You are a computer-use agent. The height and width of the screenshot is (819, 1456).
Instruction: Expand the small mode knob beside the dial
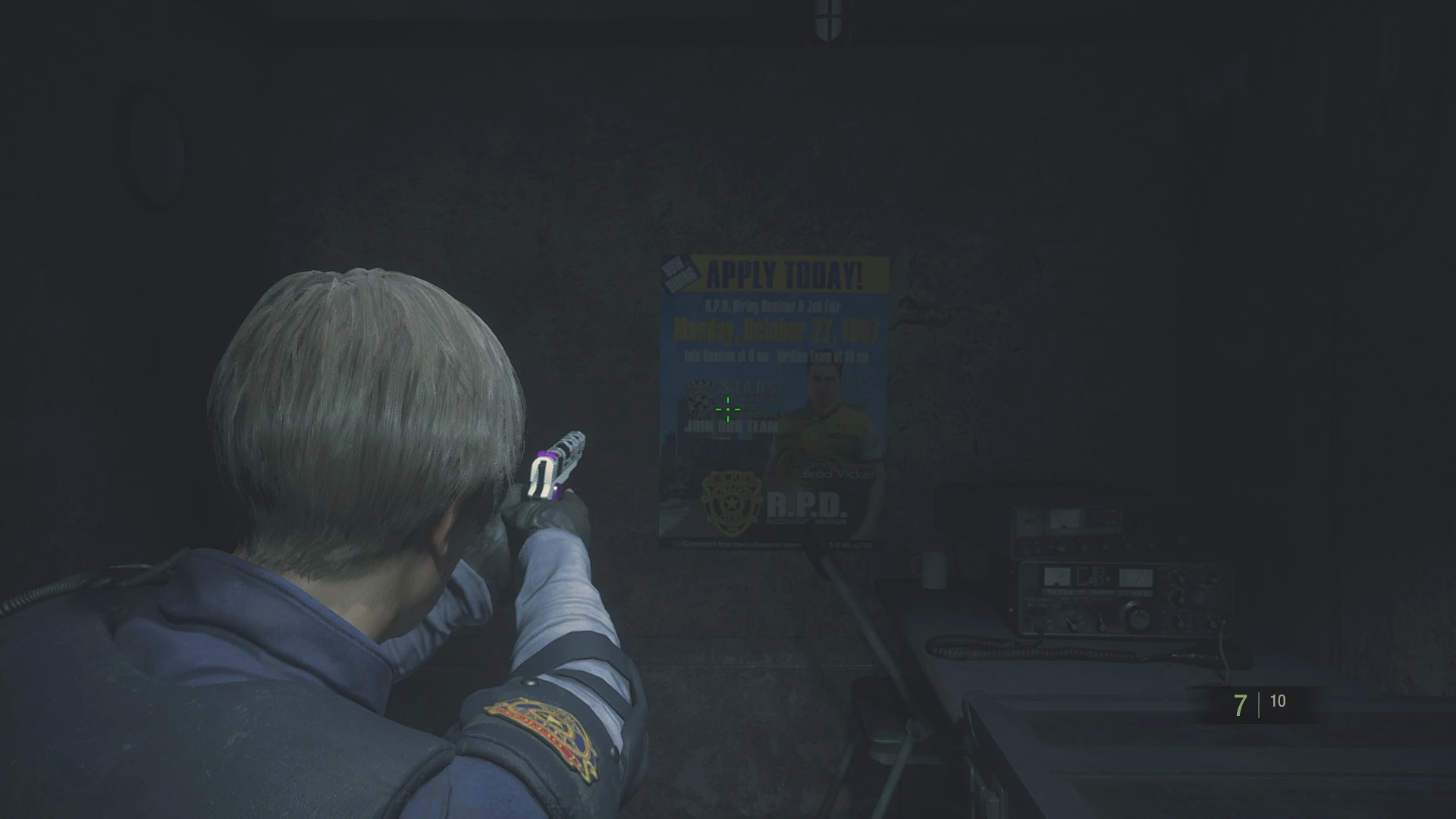[1101, 624]
